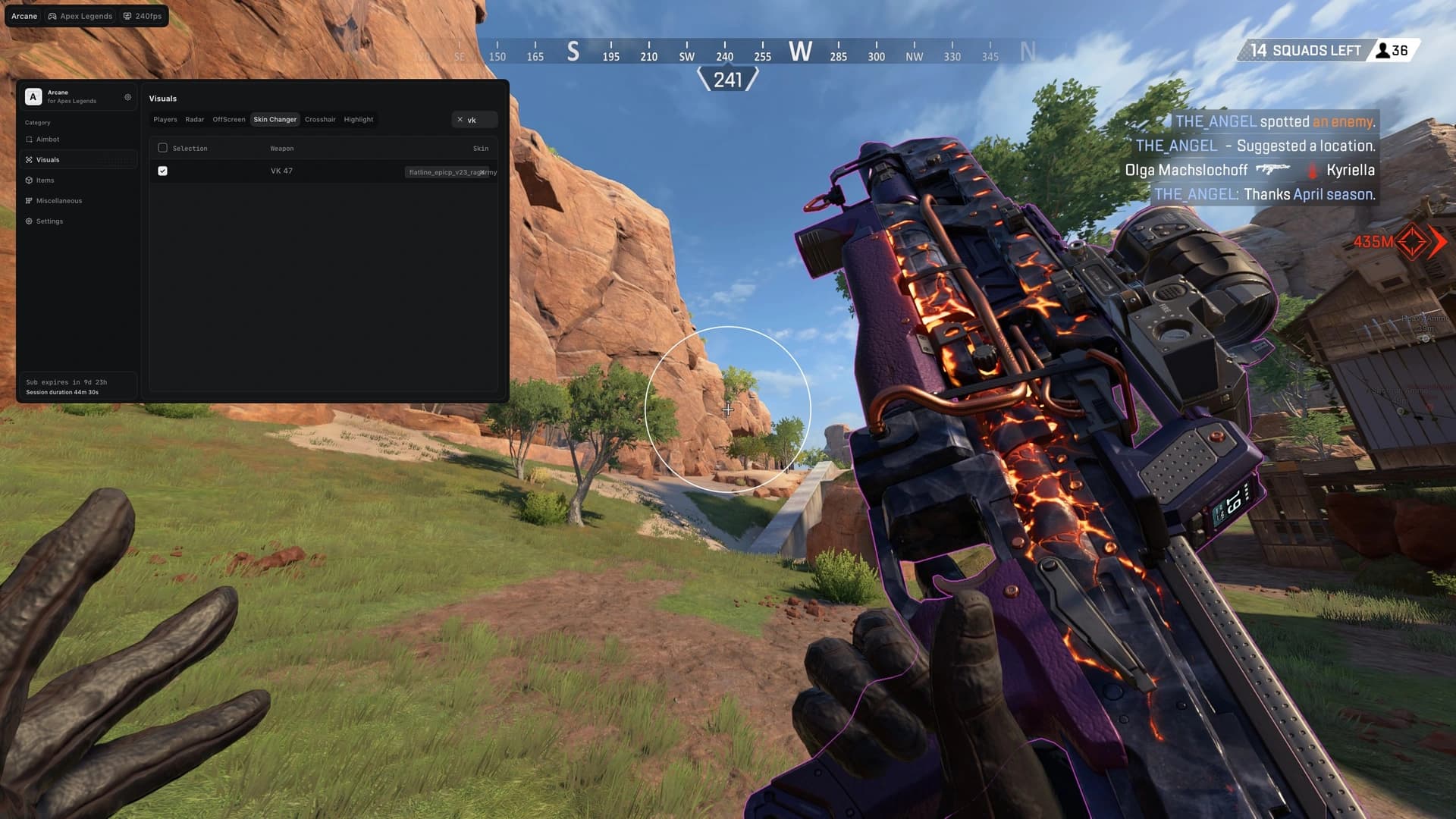
Task: Click the 240fps monitor icon
Action: (x=126, y=15)
